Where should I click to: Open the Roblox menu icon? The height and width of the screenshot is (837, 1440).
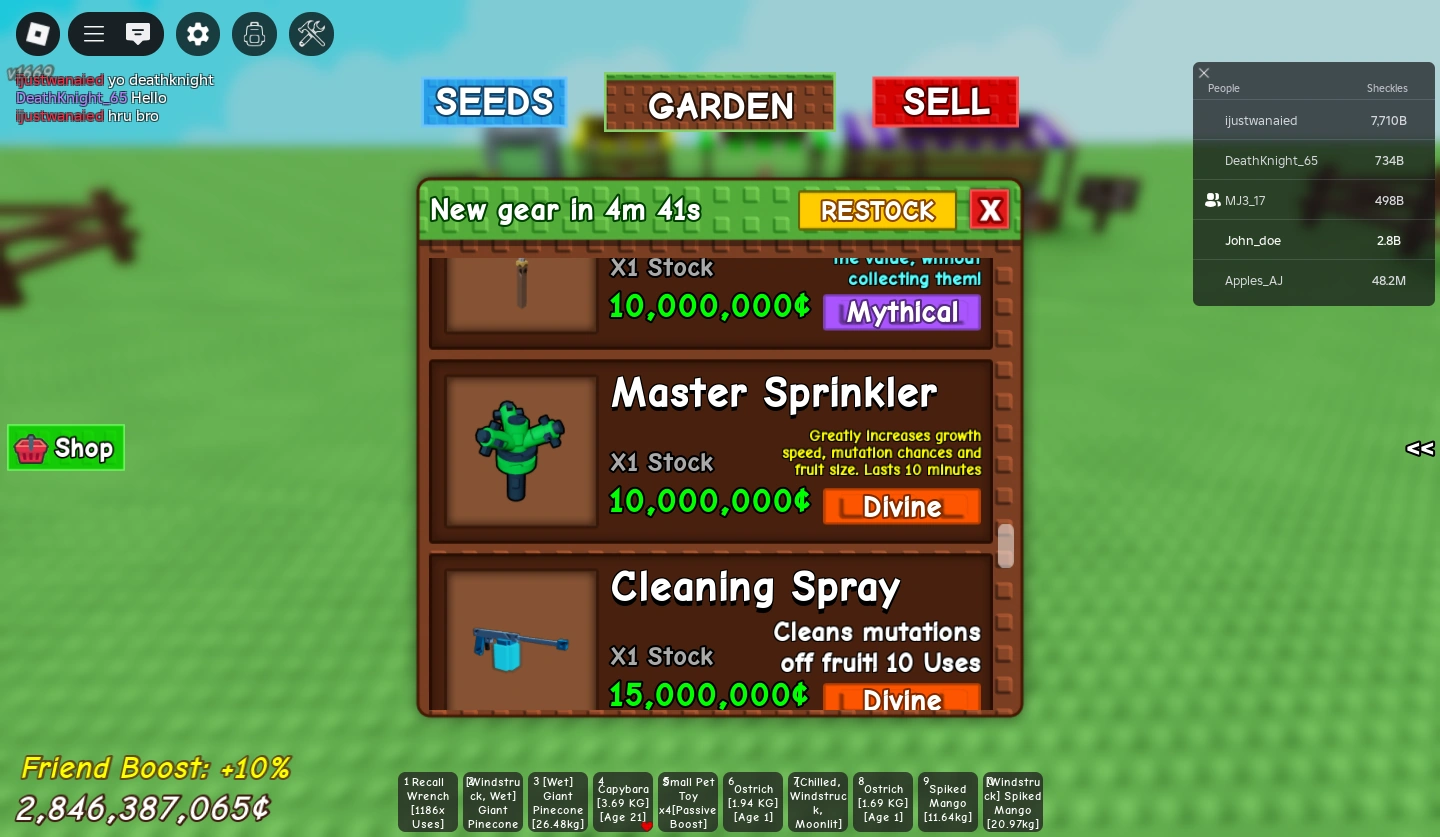[x=38, y=34]
